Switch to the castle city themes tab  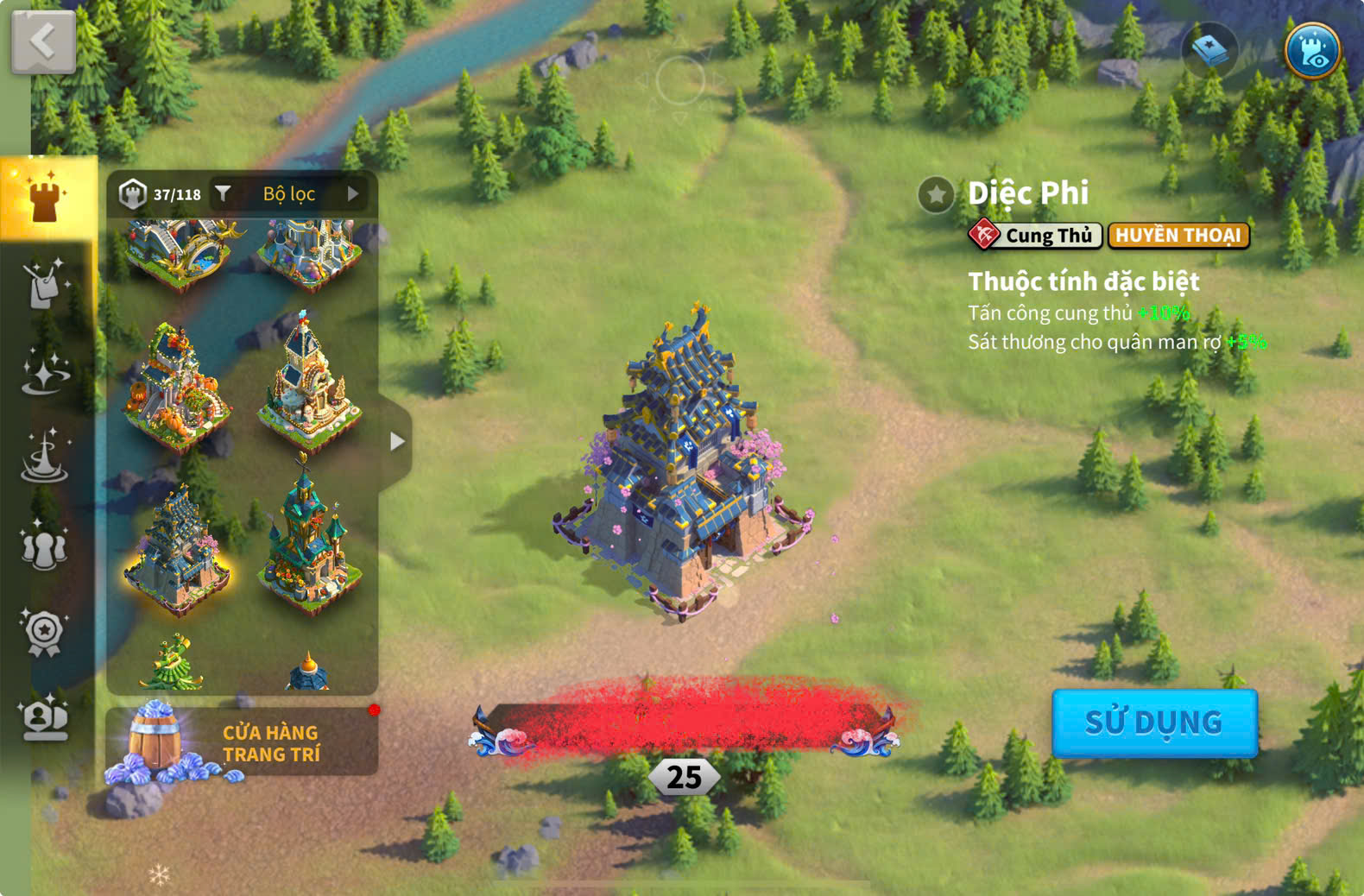45,198
